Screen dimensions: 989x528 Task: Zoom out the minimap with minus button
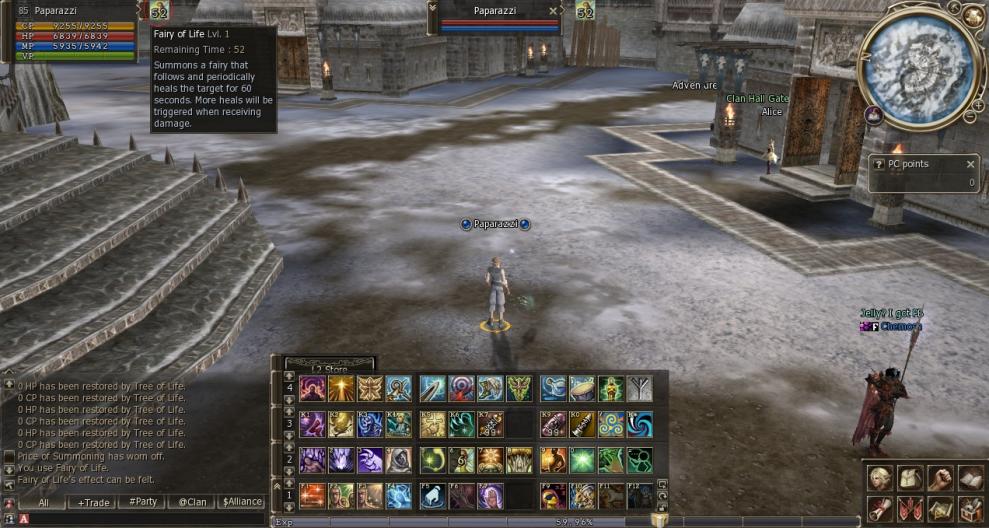pyautogui.click(x=969, y=118)
